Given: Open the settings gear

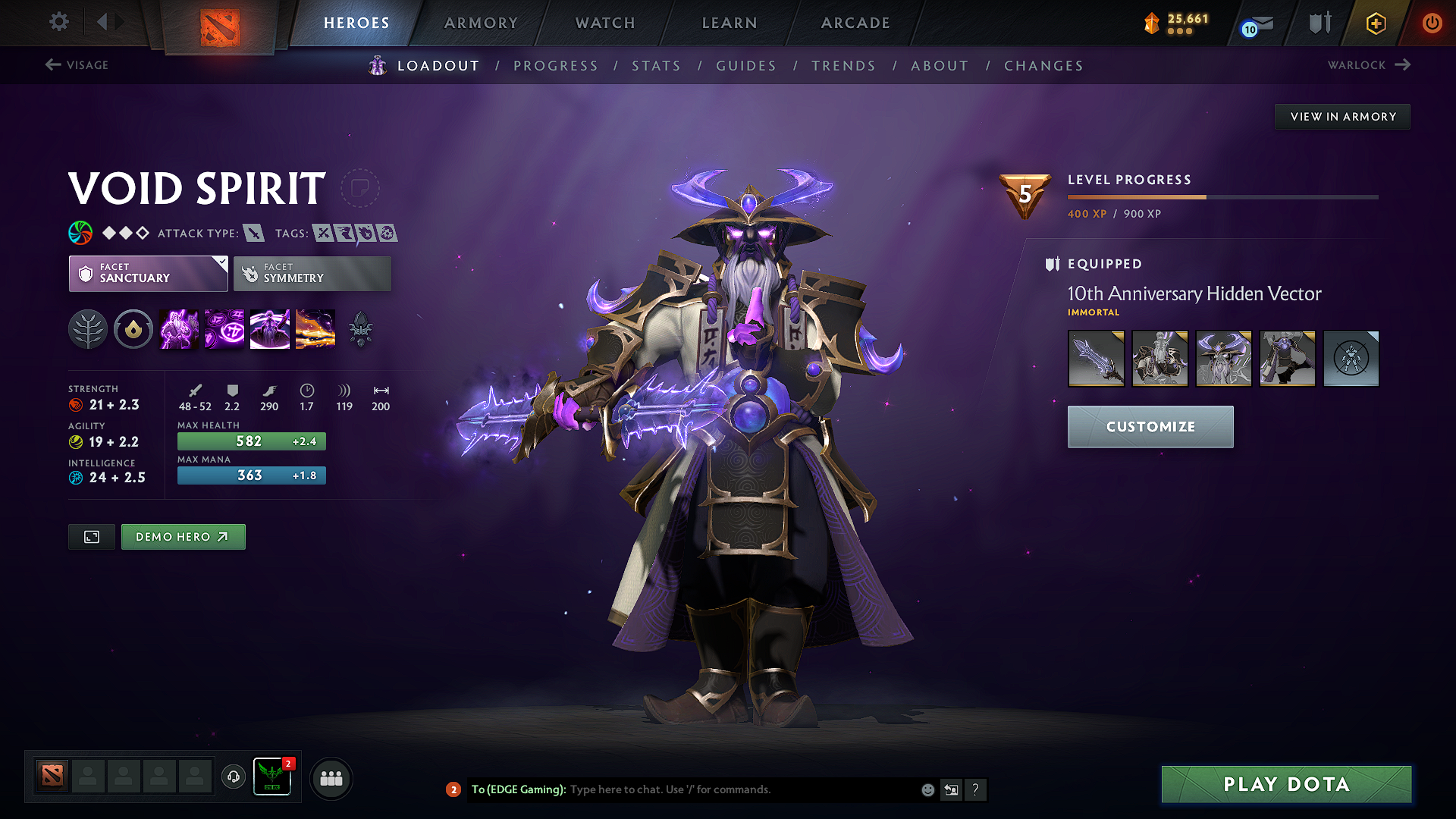Looking at the screenshot, I should coord(58,22).
